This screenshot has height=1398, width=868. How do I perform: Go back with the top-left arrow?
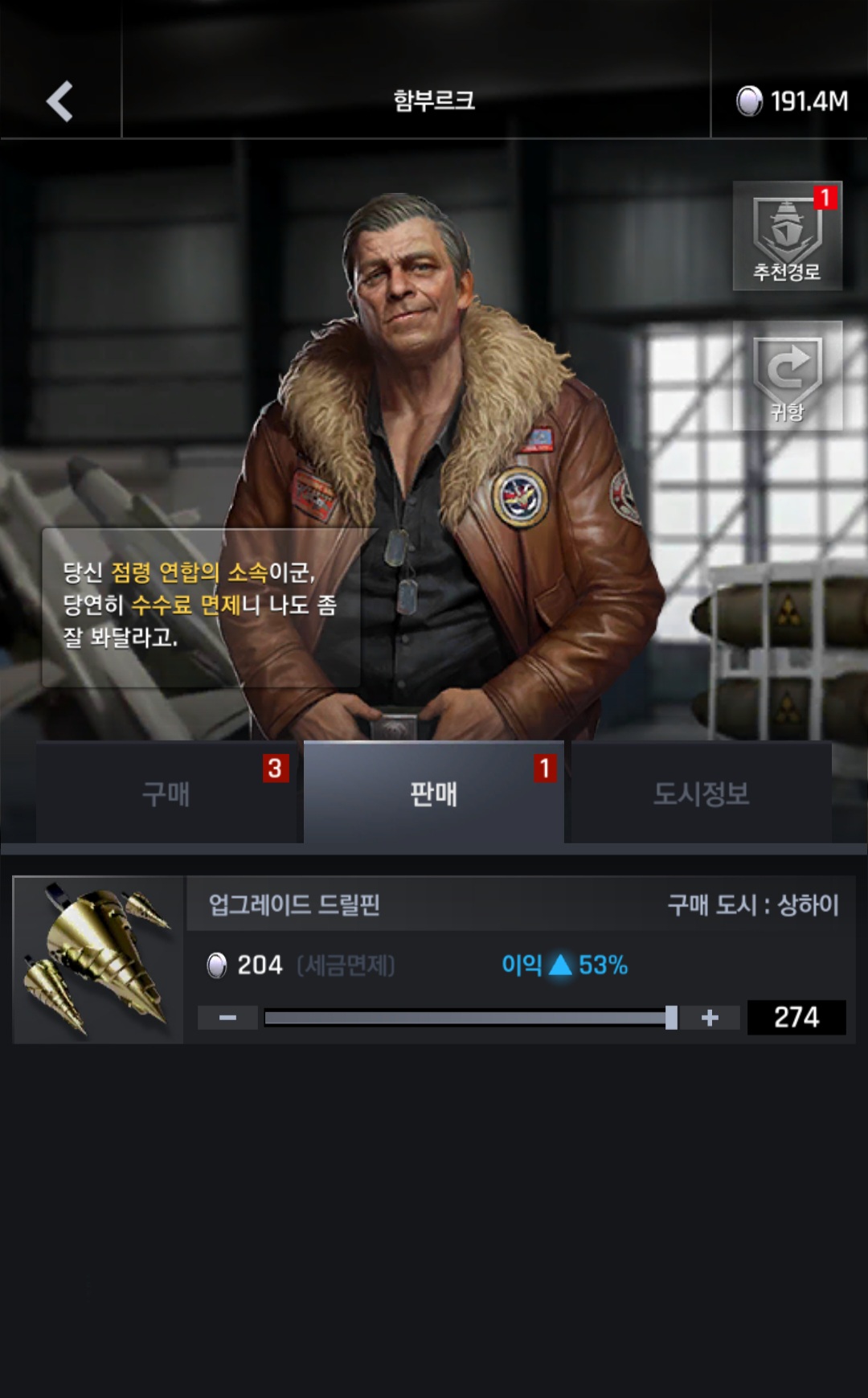60,101
